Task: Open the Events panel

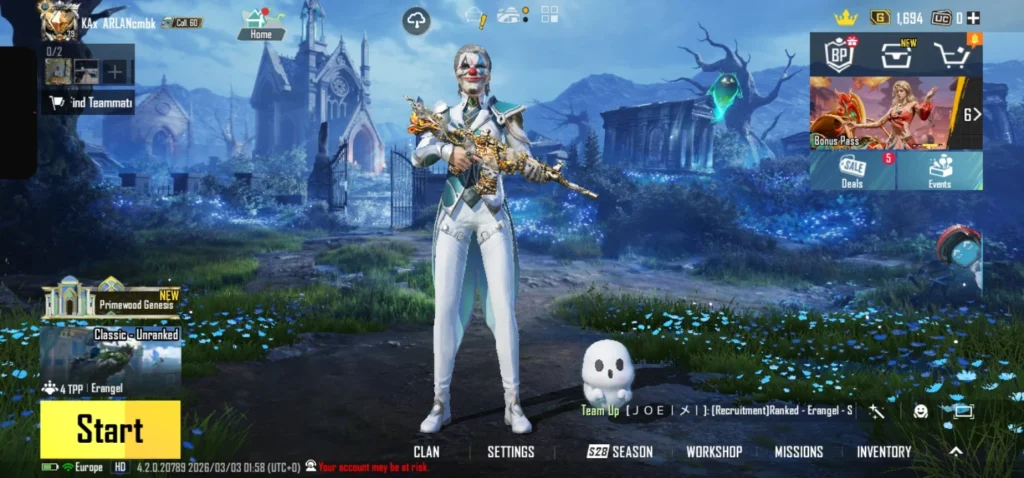Action: 940,170
